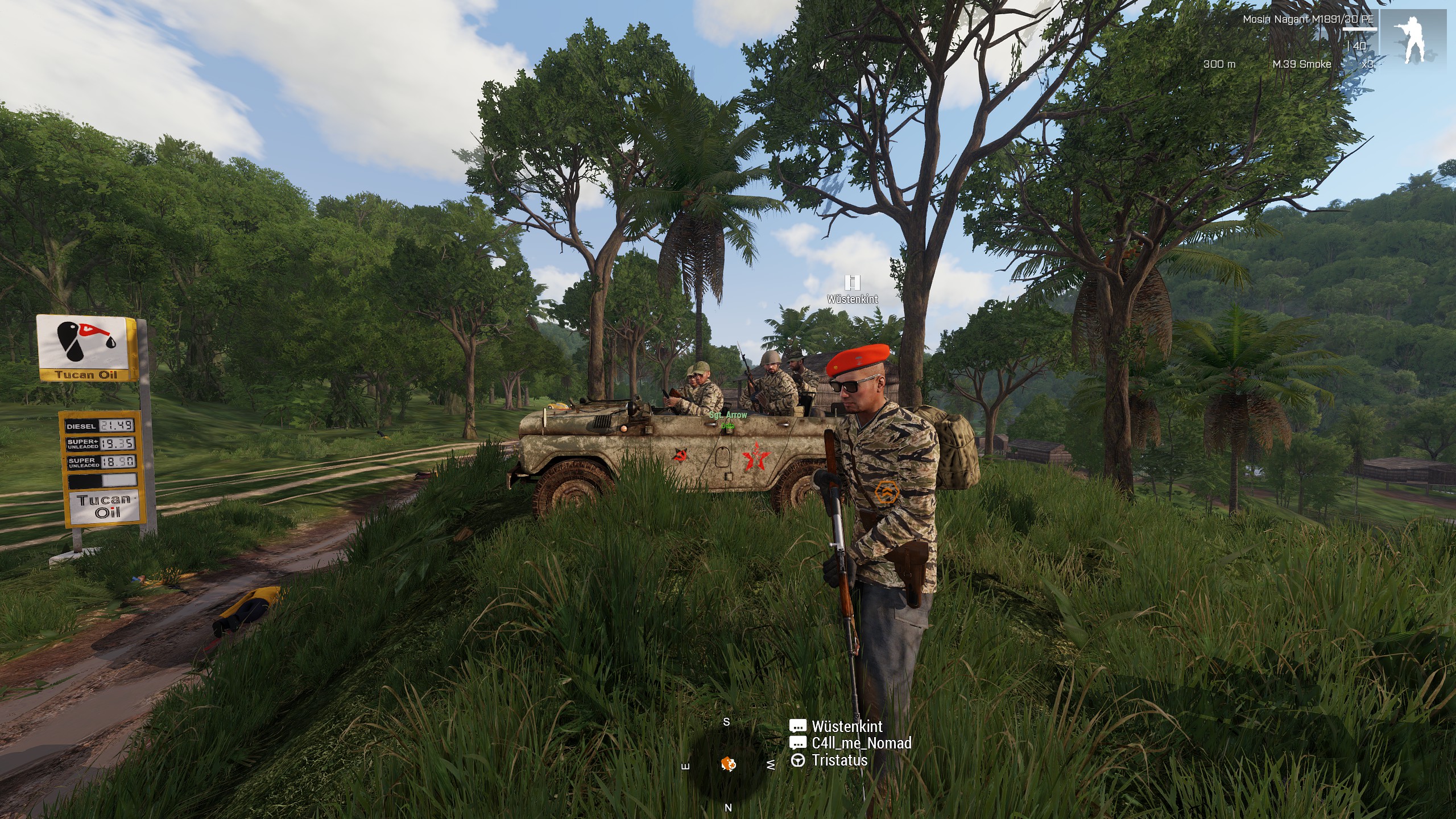Pick C4ll_me_Nomad in the crew list
This screenshot has width=1456, height=819.
(x=861, y=743)
